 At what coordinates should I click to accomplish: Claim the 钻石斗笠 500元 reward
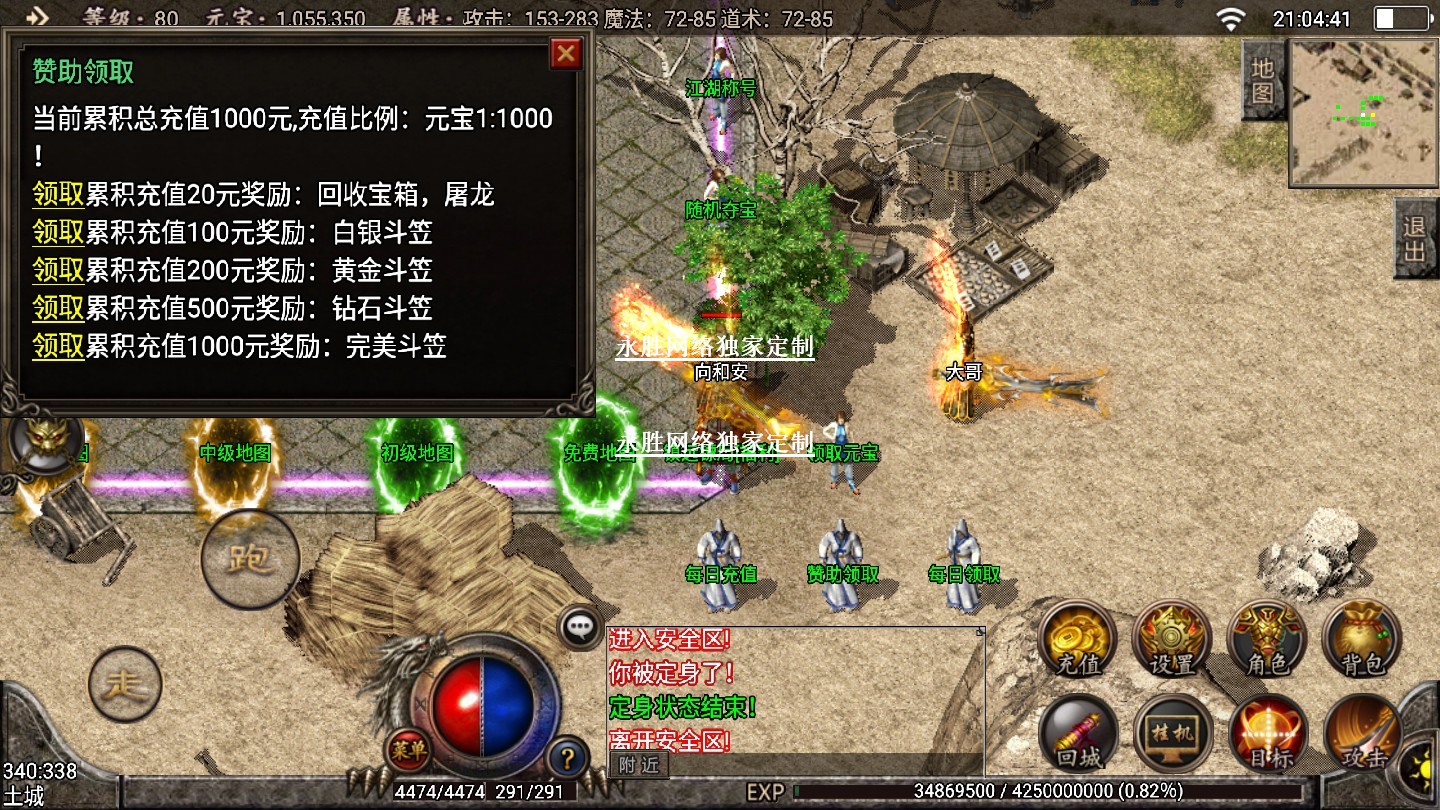click(x=58, y=308)
